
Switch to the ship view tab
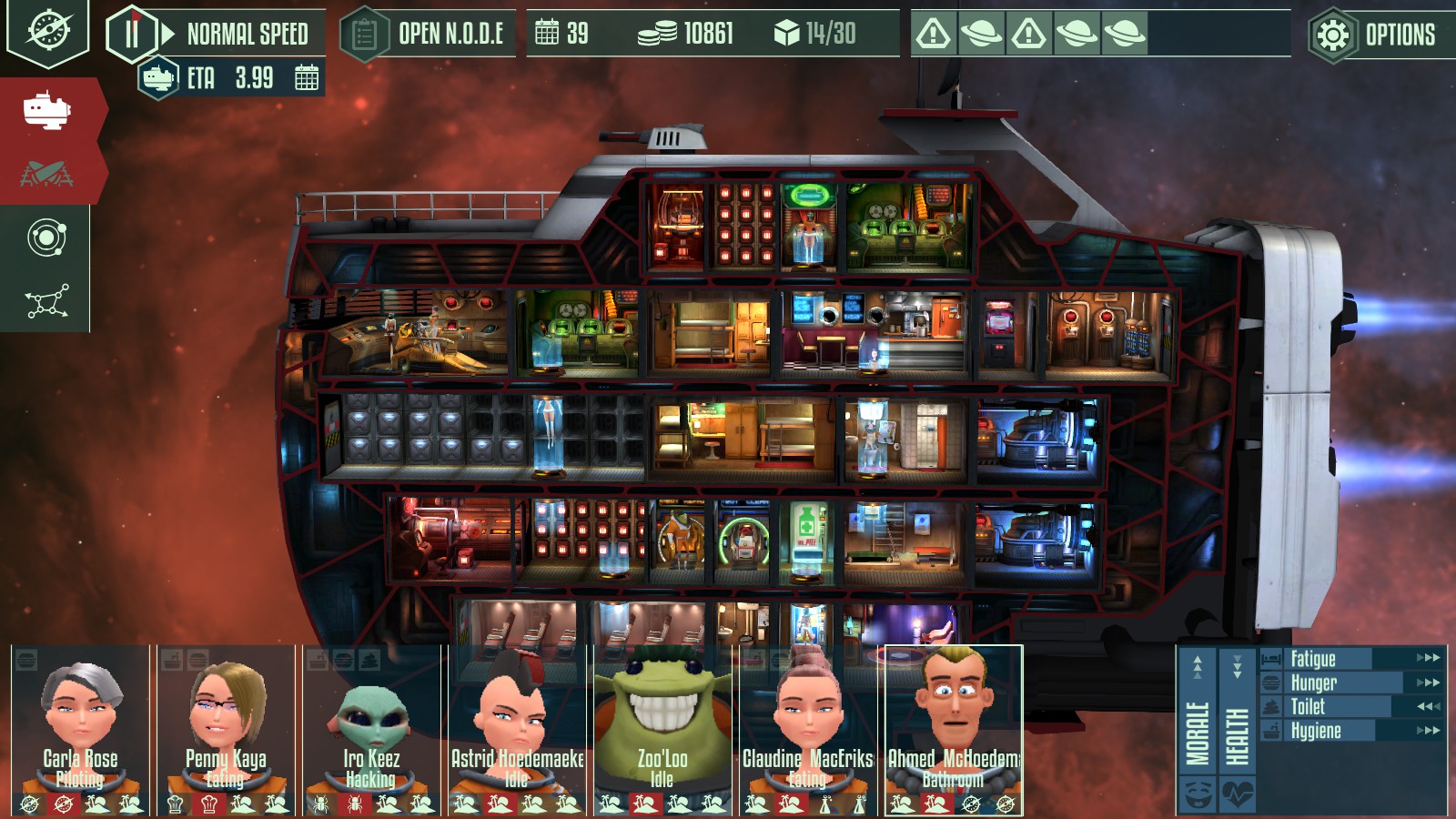pos(47,110)
